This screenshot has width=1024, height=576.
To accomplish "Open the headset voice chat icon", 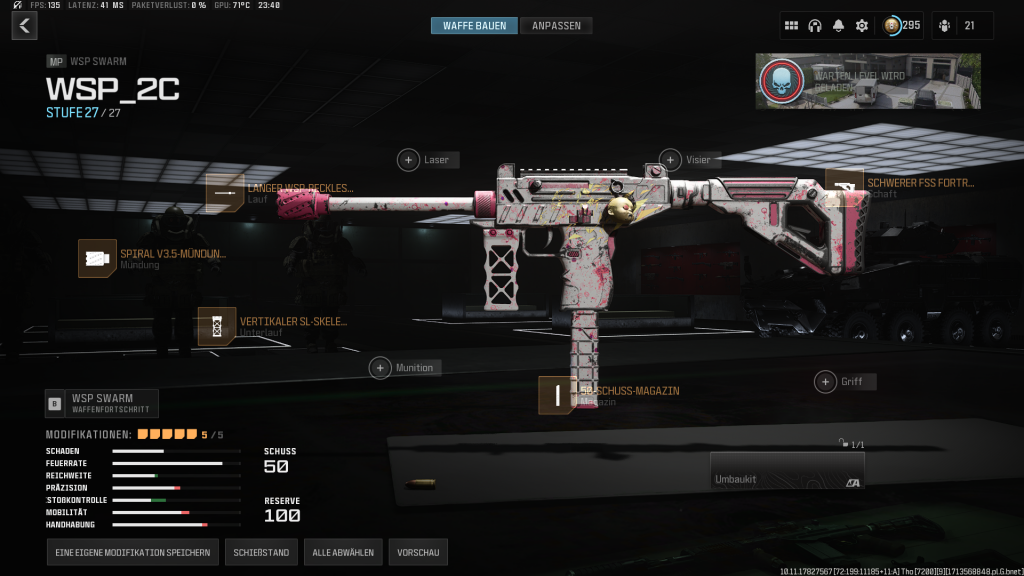I will (x=815, y=26).
